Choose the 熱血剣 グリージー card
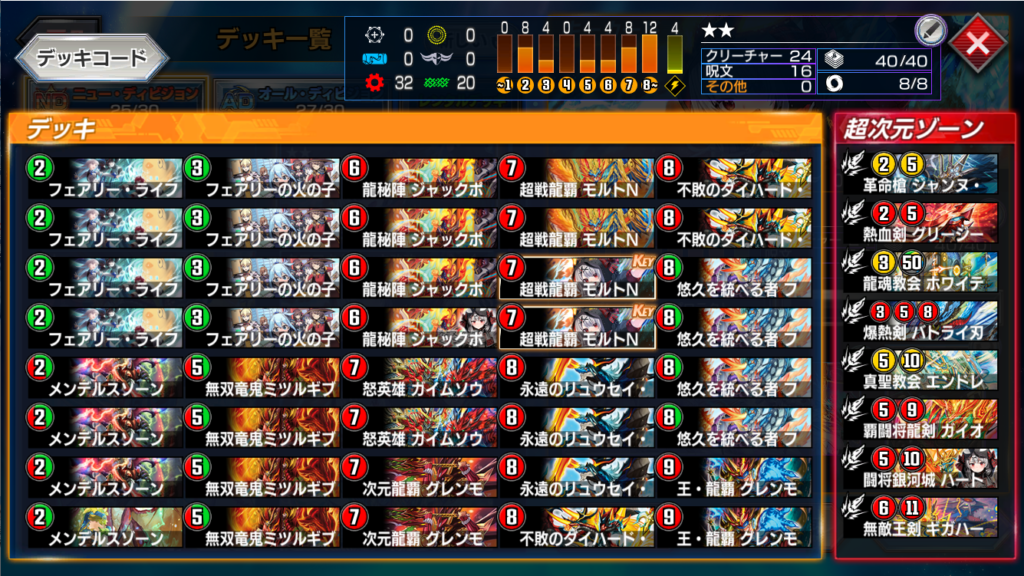Image resolution: width=1024 pixels, height=576 pixels. 921,223
